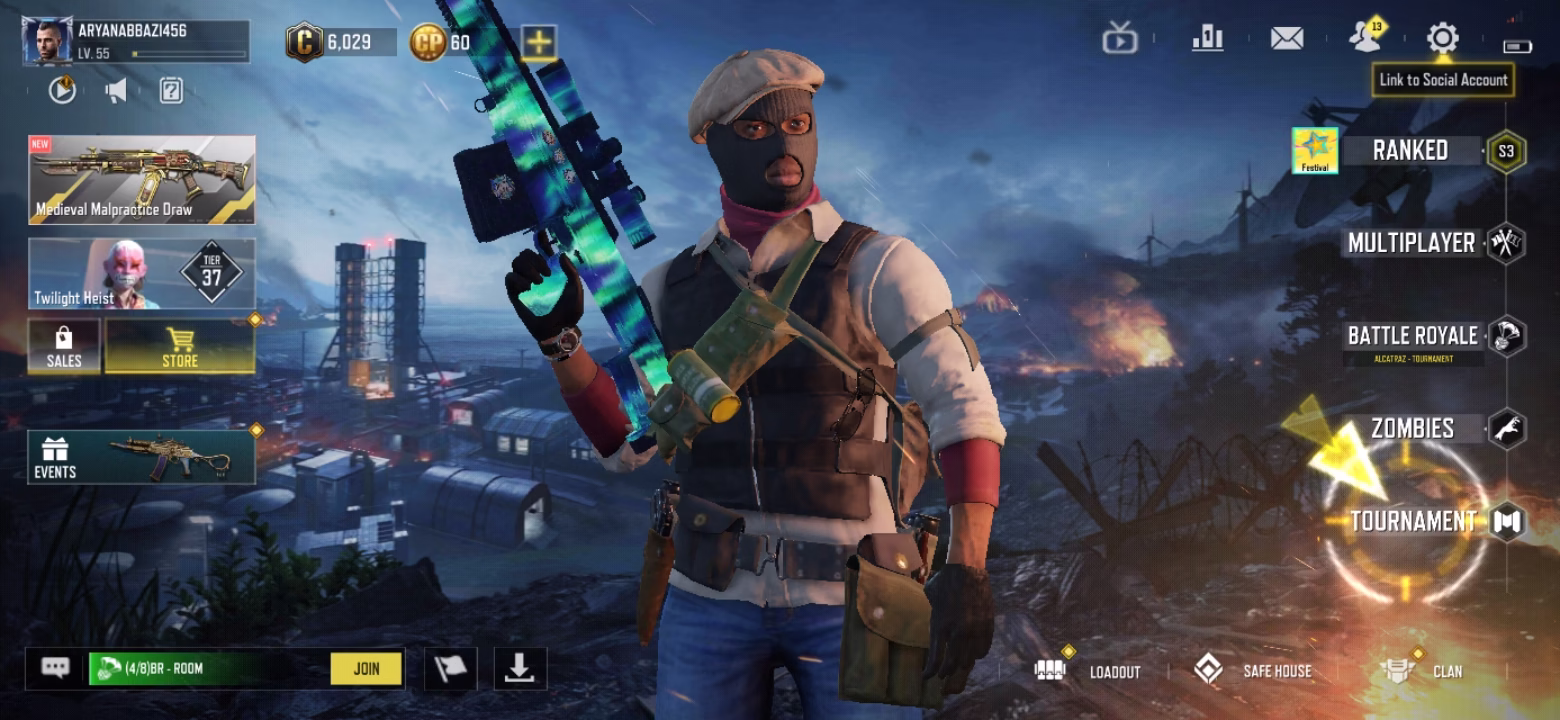Image resolution: width=1560 pixels, height=720 pixels.
Task: Open the Sales shop
Action: 64,347
